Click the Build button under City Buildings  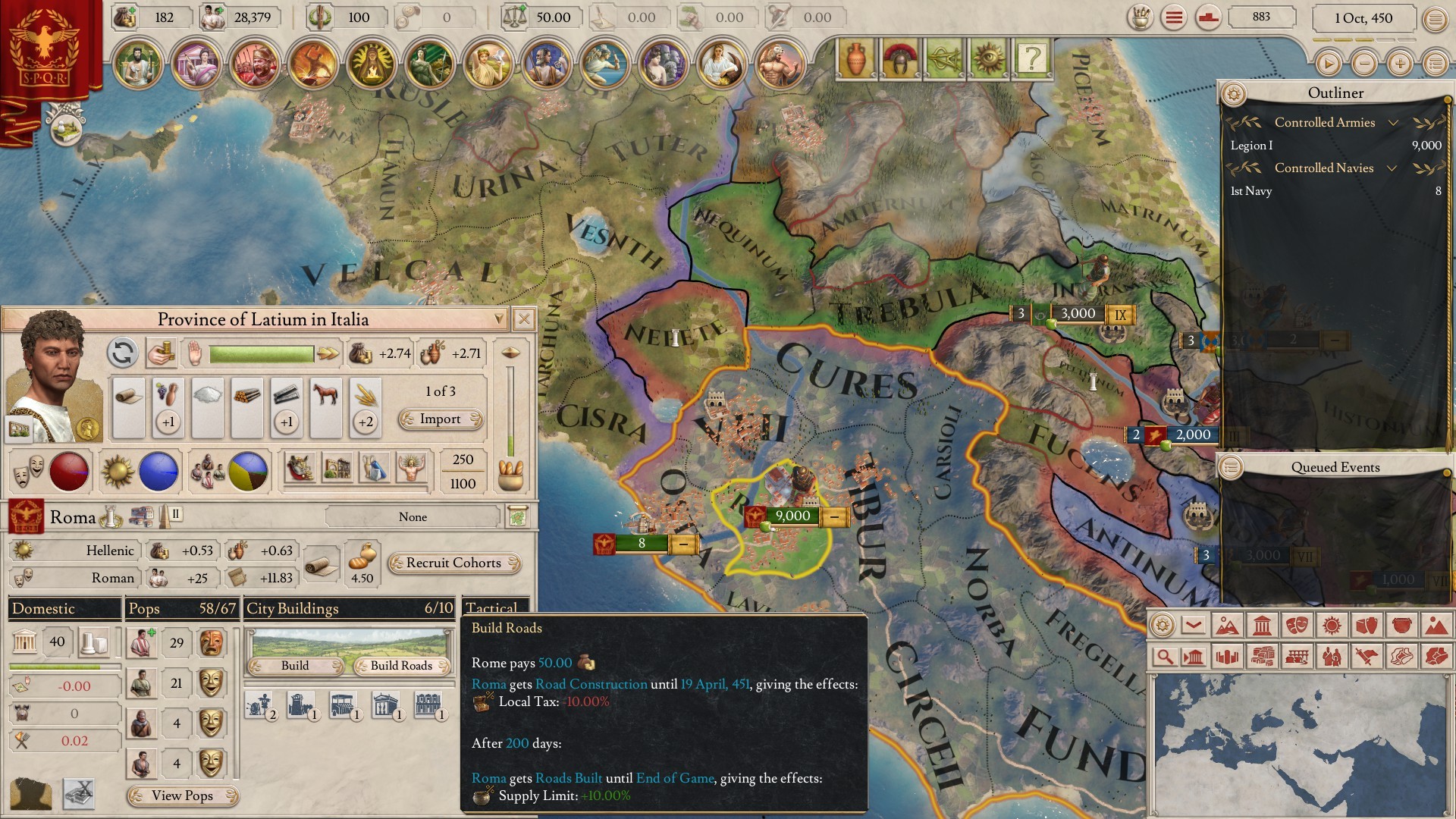pyautogui.click(x=295, y=666)
